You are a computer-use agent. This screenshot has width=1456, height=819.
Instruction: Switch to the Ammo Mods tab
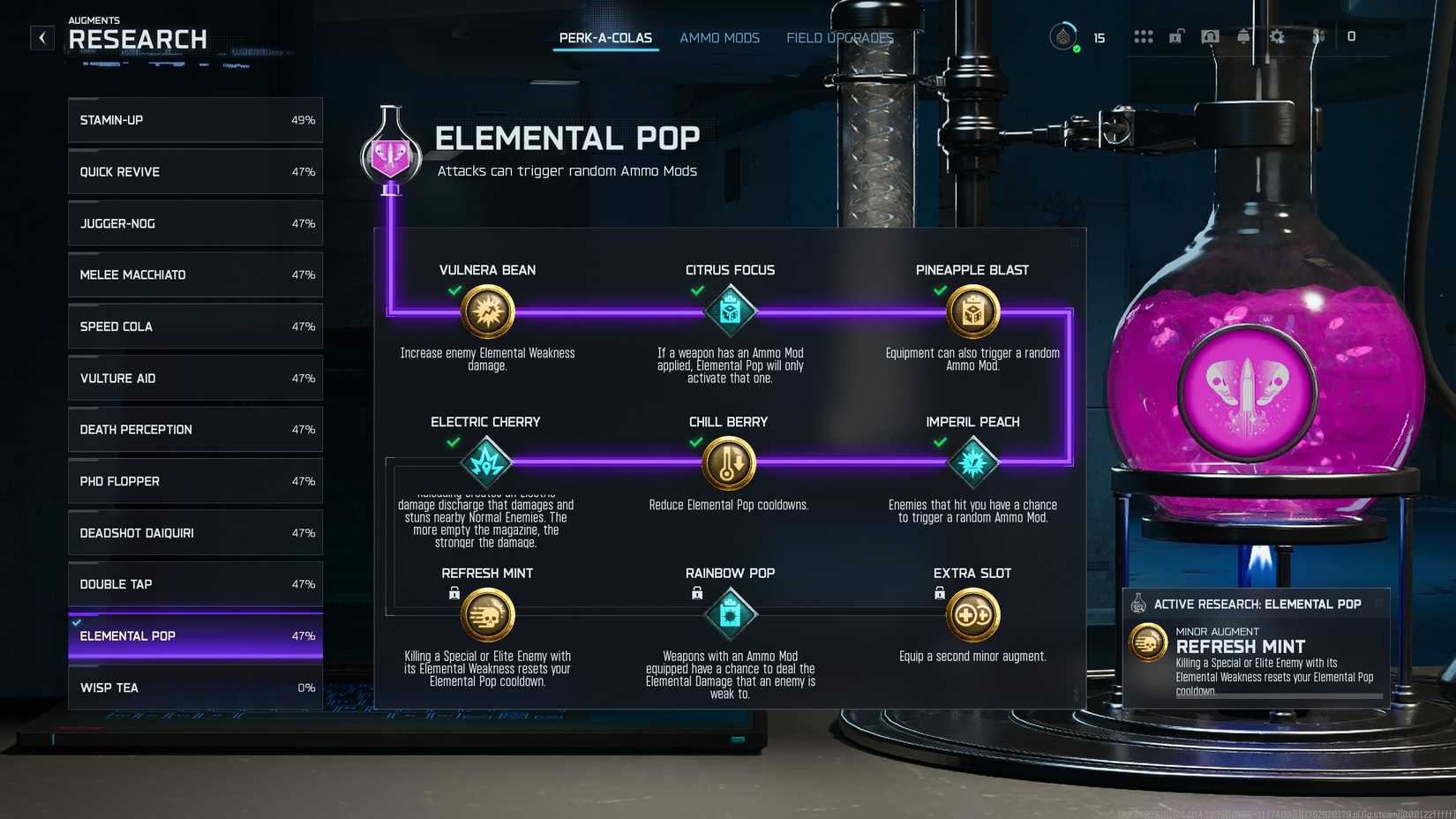click(x=719, y=38)
